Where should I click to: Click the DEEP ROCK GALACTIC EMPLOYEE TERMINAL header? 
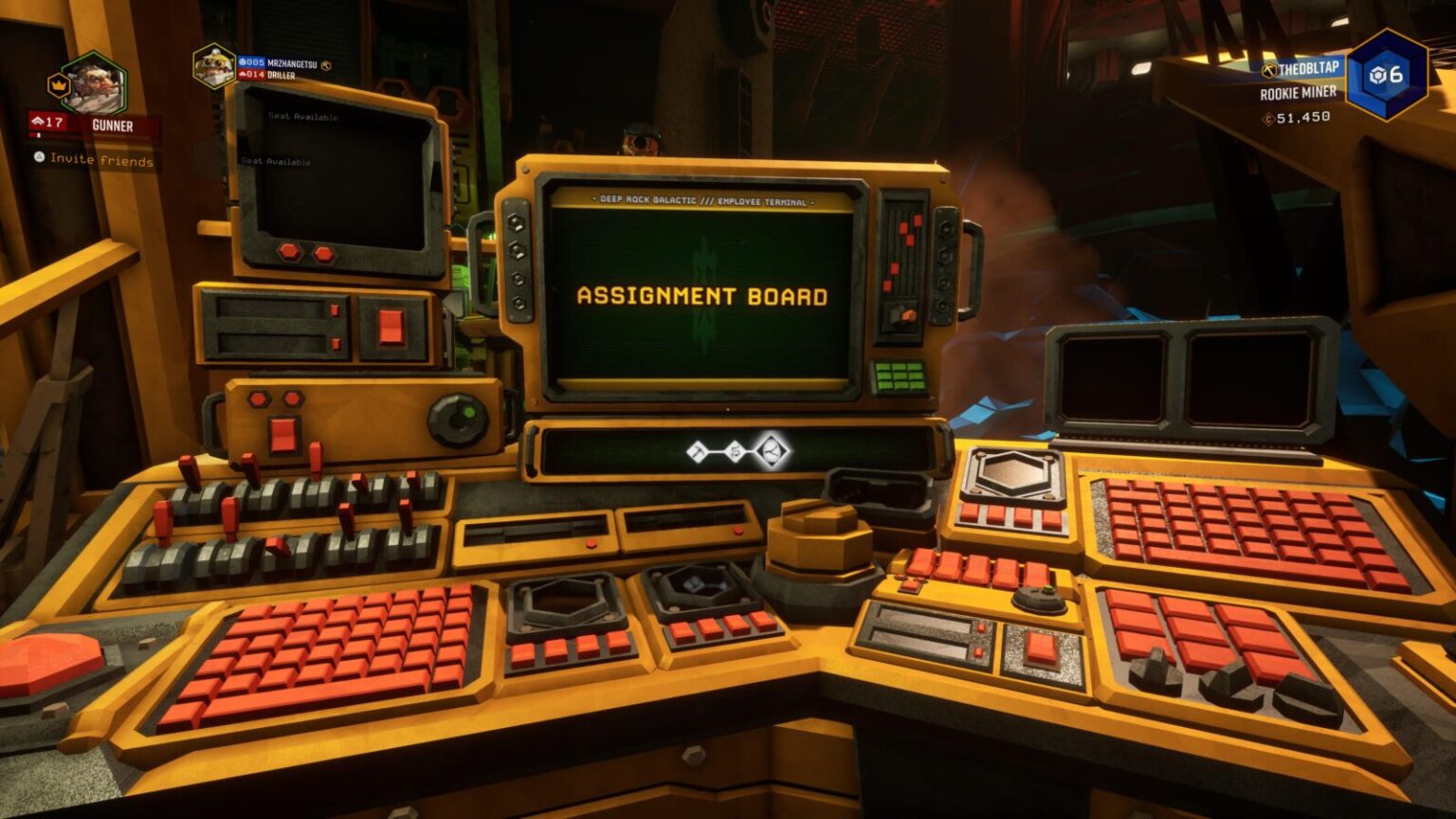(701, 200)
